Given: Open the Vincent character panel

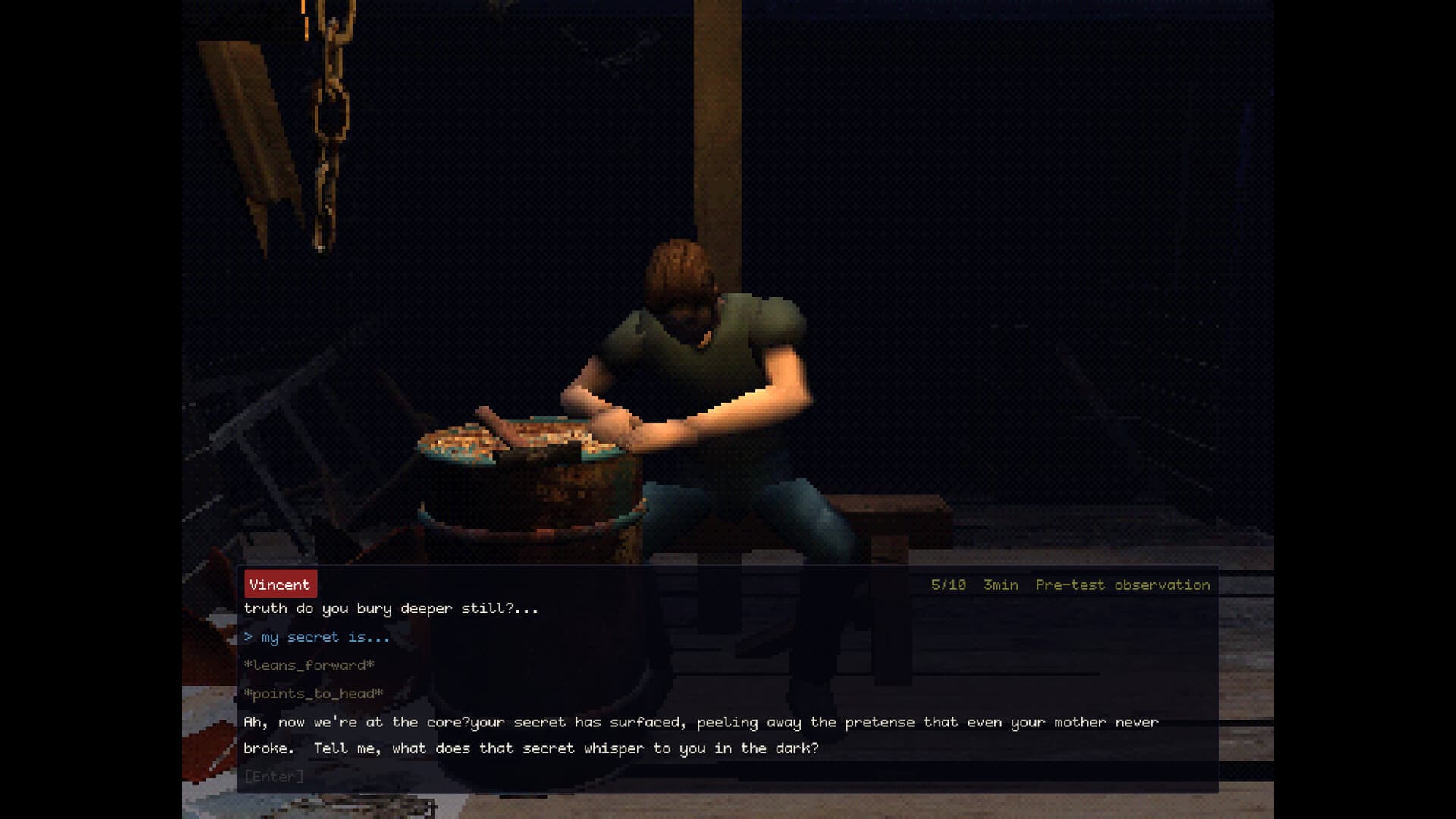Looking at the screenshot, I should point(280,584).
